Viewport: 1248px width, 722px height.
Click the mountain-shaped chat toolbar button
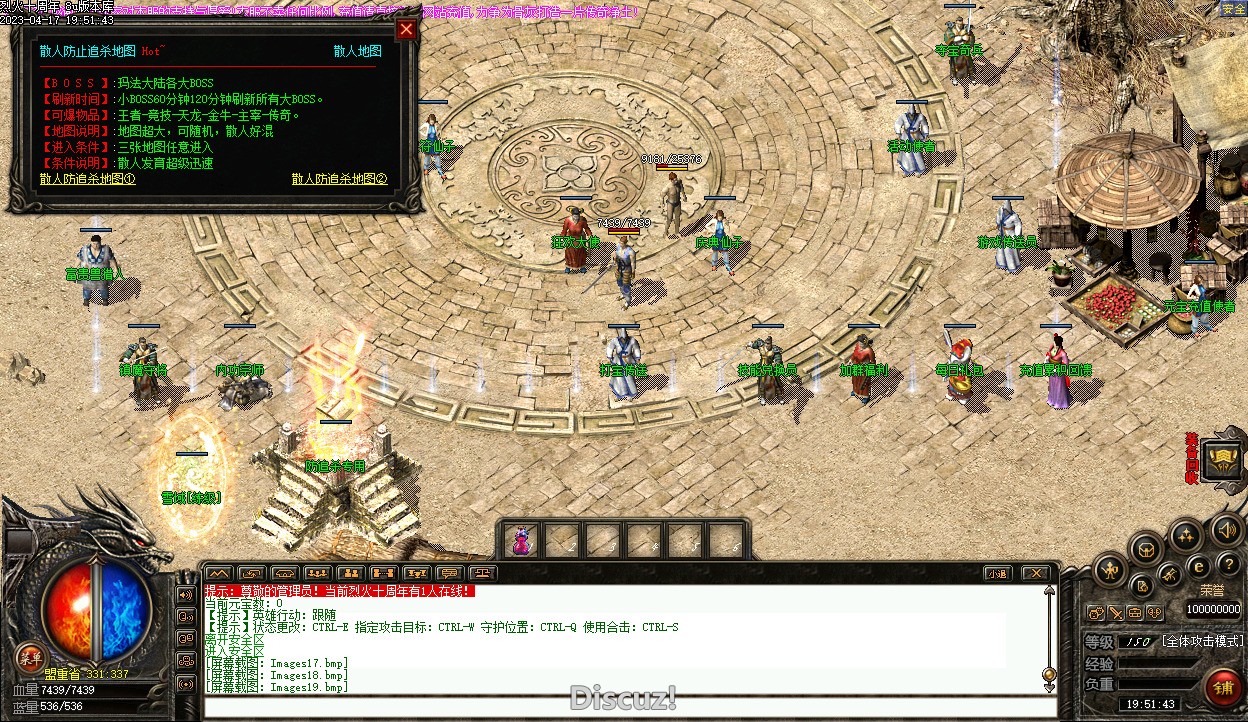click(x=217, y=573)
